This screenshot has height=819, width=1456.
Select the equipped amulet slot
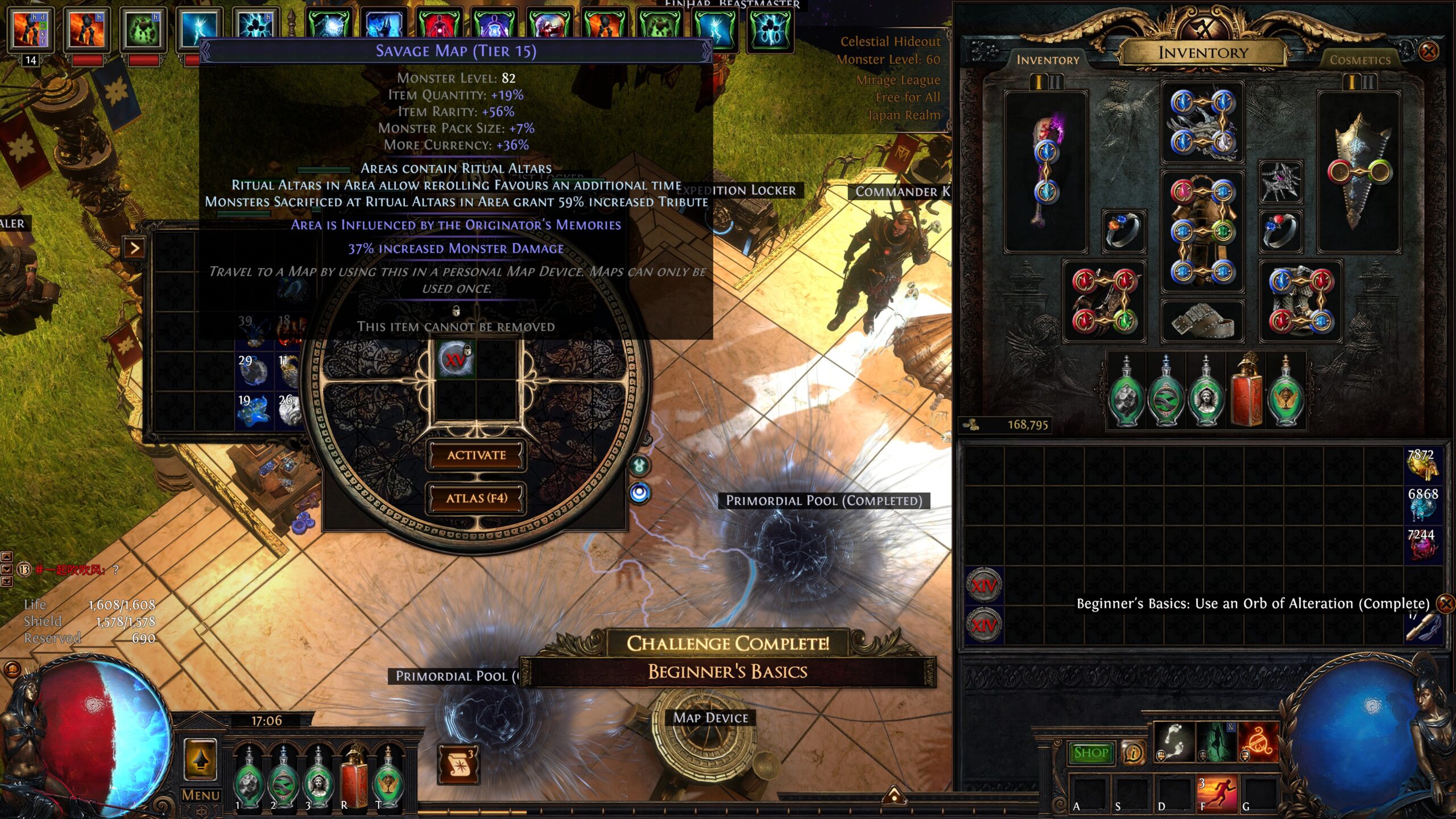pos(1280,182)
